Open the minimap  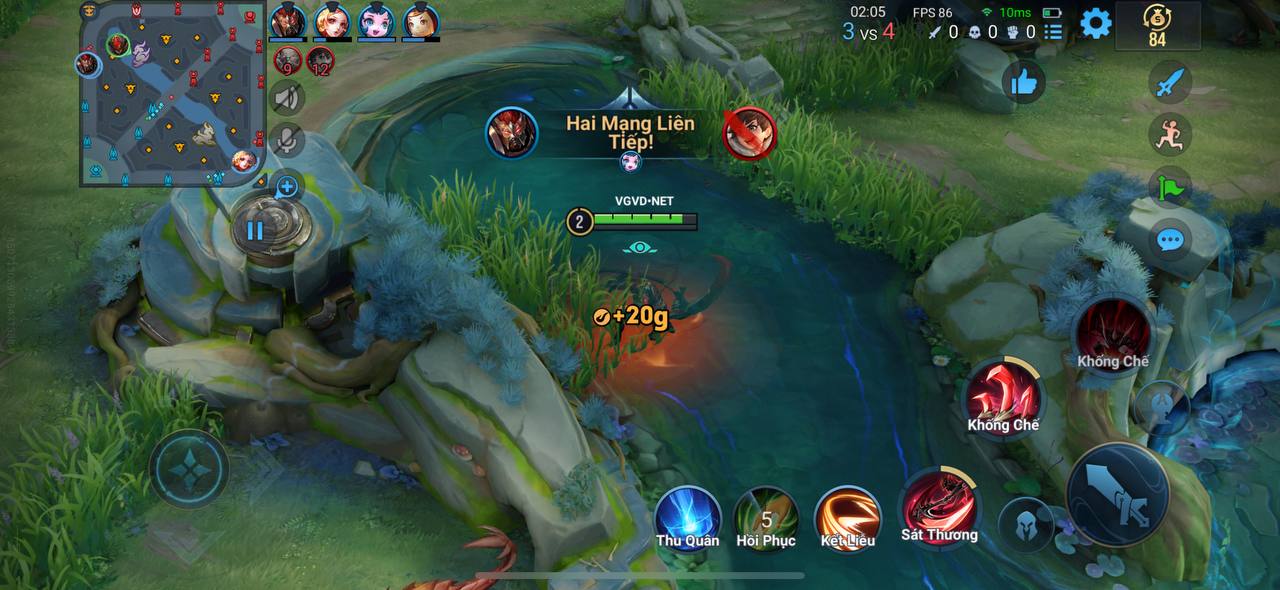172,94
